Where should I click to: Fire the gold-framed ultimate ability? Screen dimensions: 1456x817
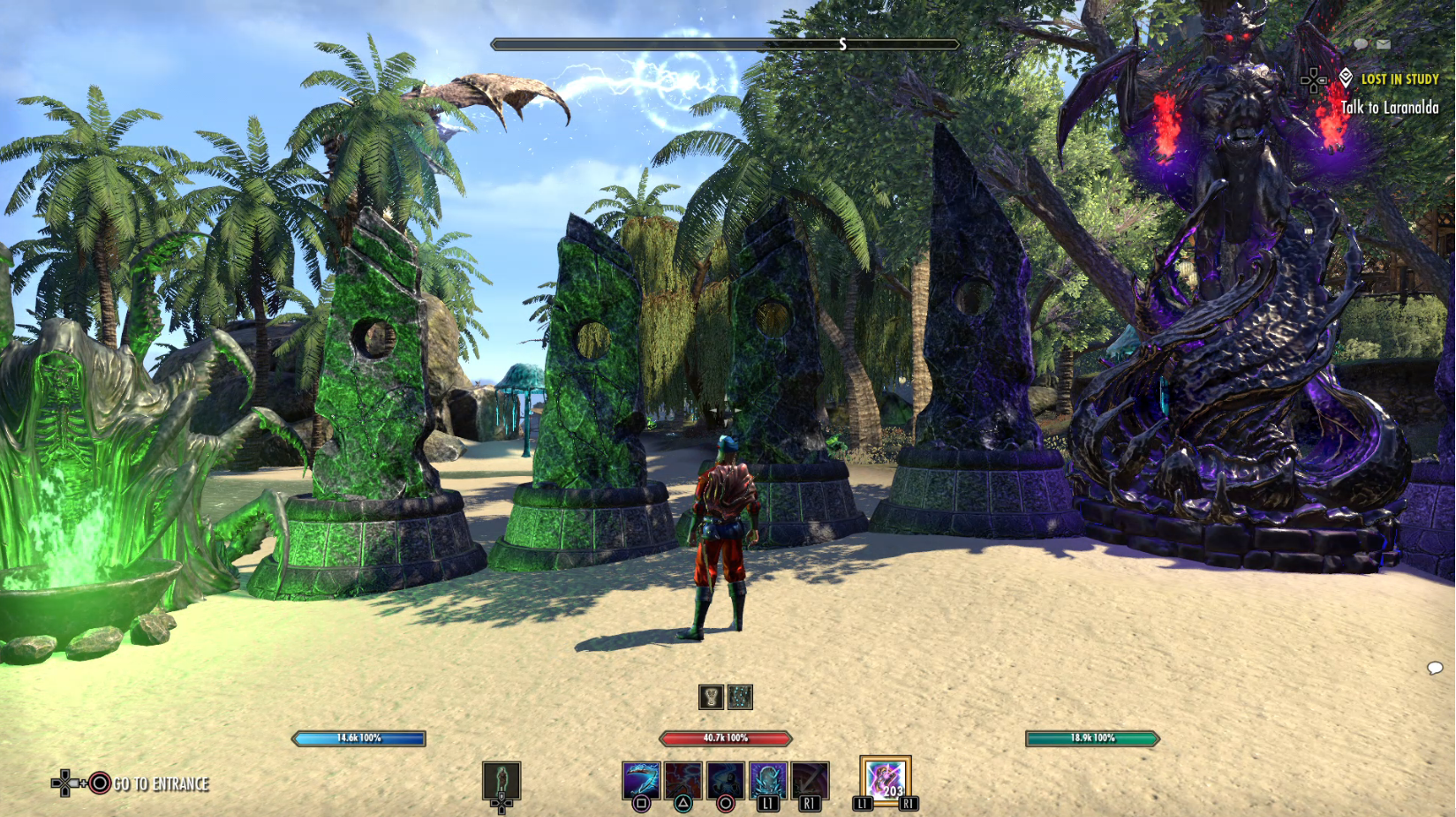tap(885, 780)
